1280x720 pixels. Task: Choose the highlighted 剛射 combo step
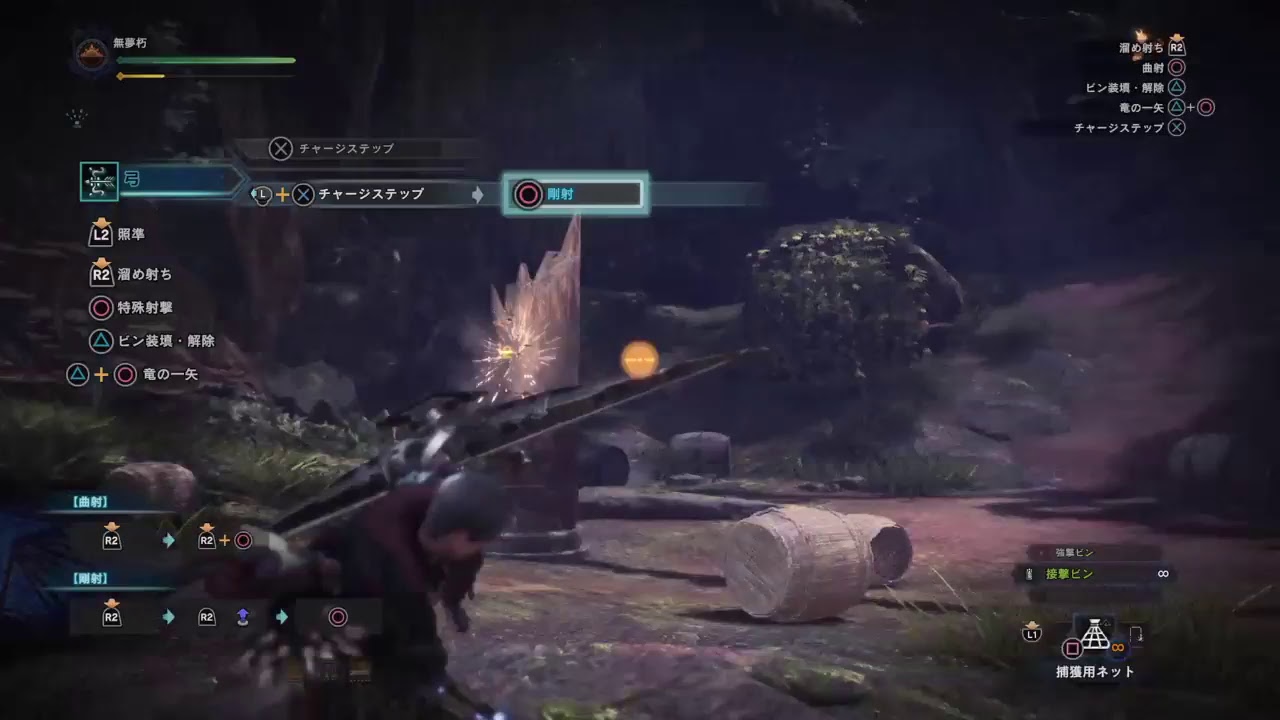point(575,194)
